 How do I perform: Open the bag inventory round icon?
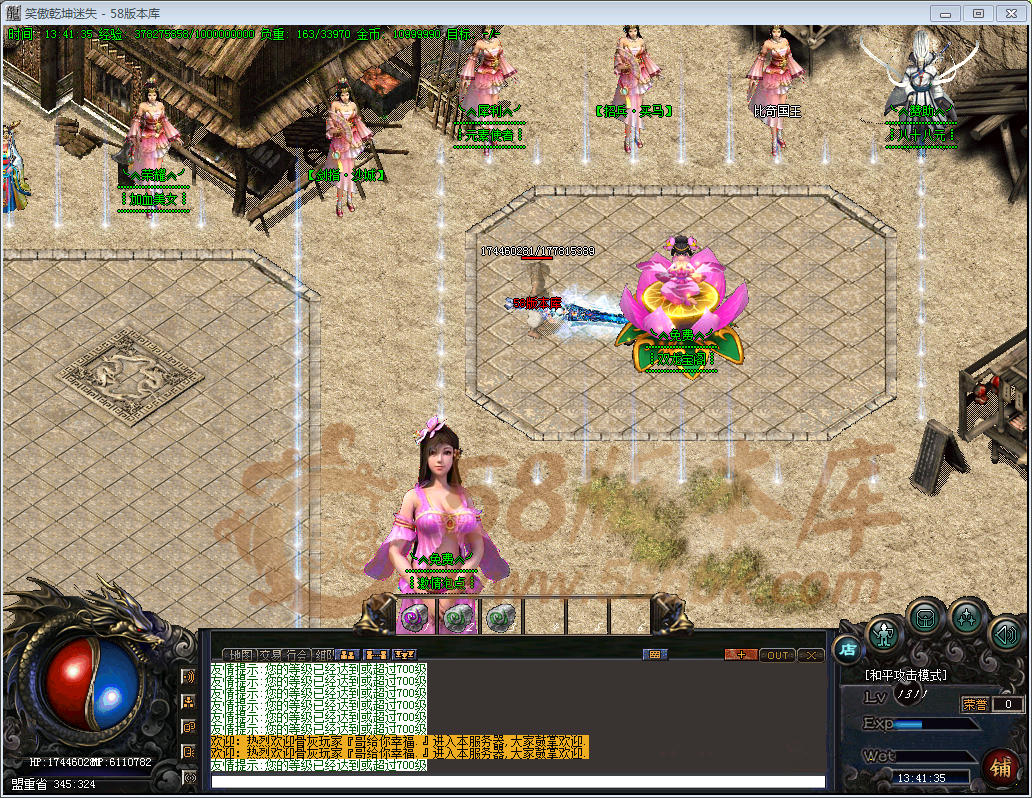[x=925, y=619]
